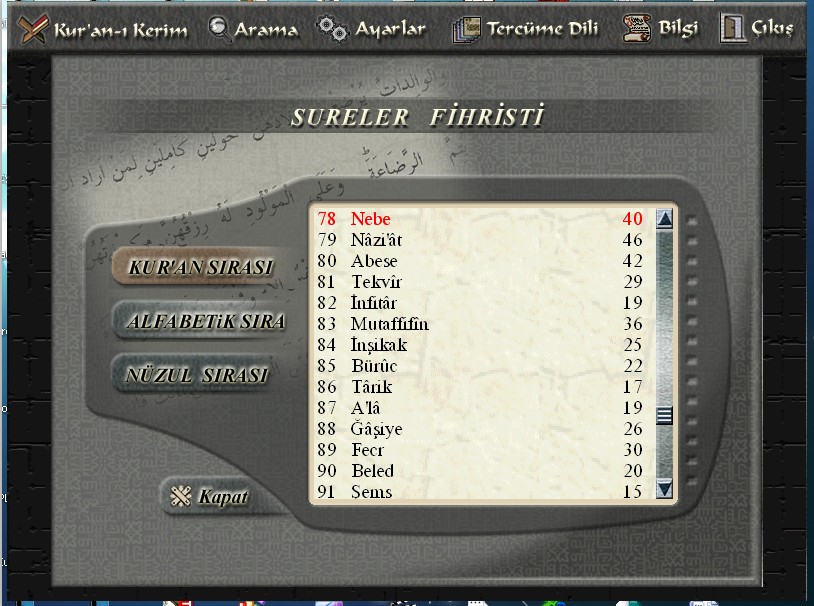Choose the Tercüme Dili menu

[x=525, y=29]
